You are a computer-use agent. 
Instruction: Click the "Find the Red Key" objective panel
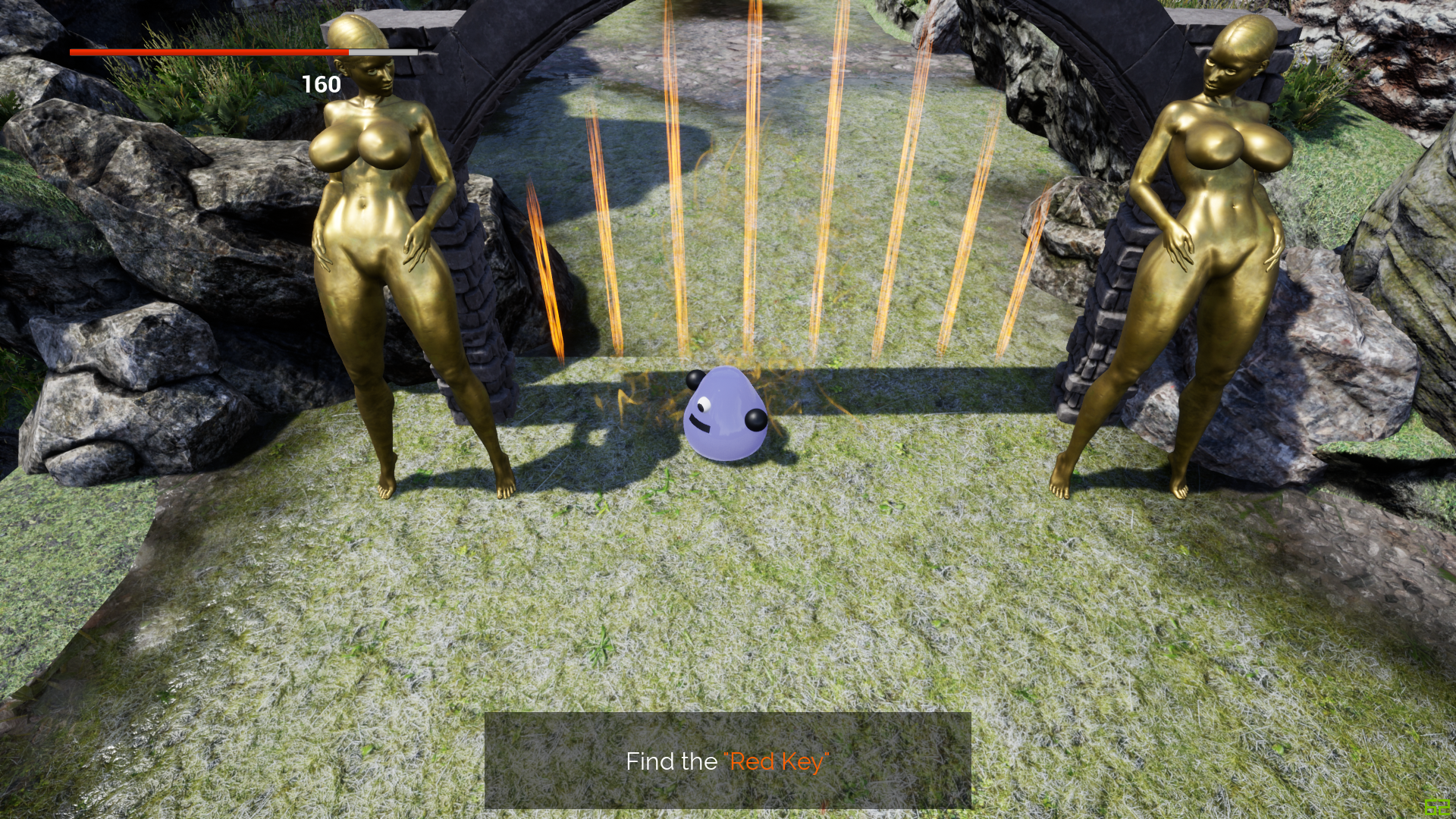[727, 761]
